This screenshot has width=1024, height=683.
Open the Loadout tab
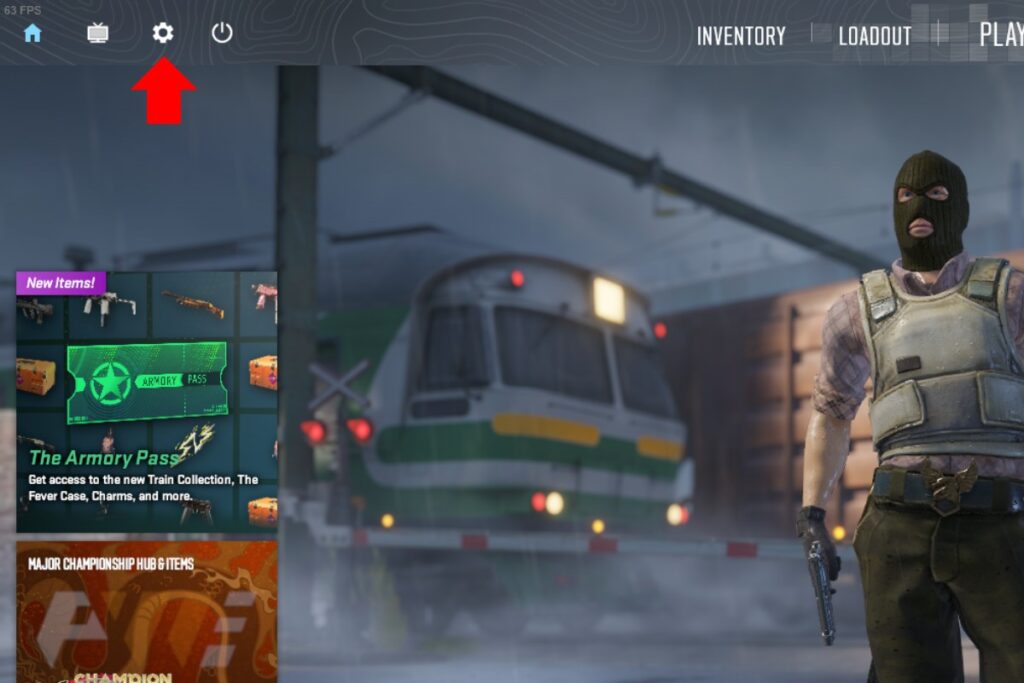[875, 36]
